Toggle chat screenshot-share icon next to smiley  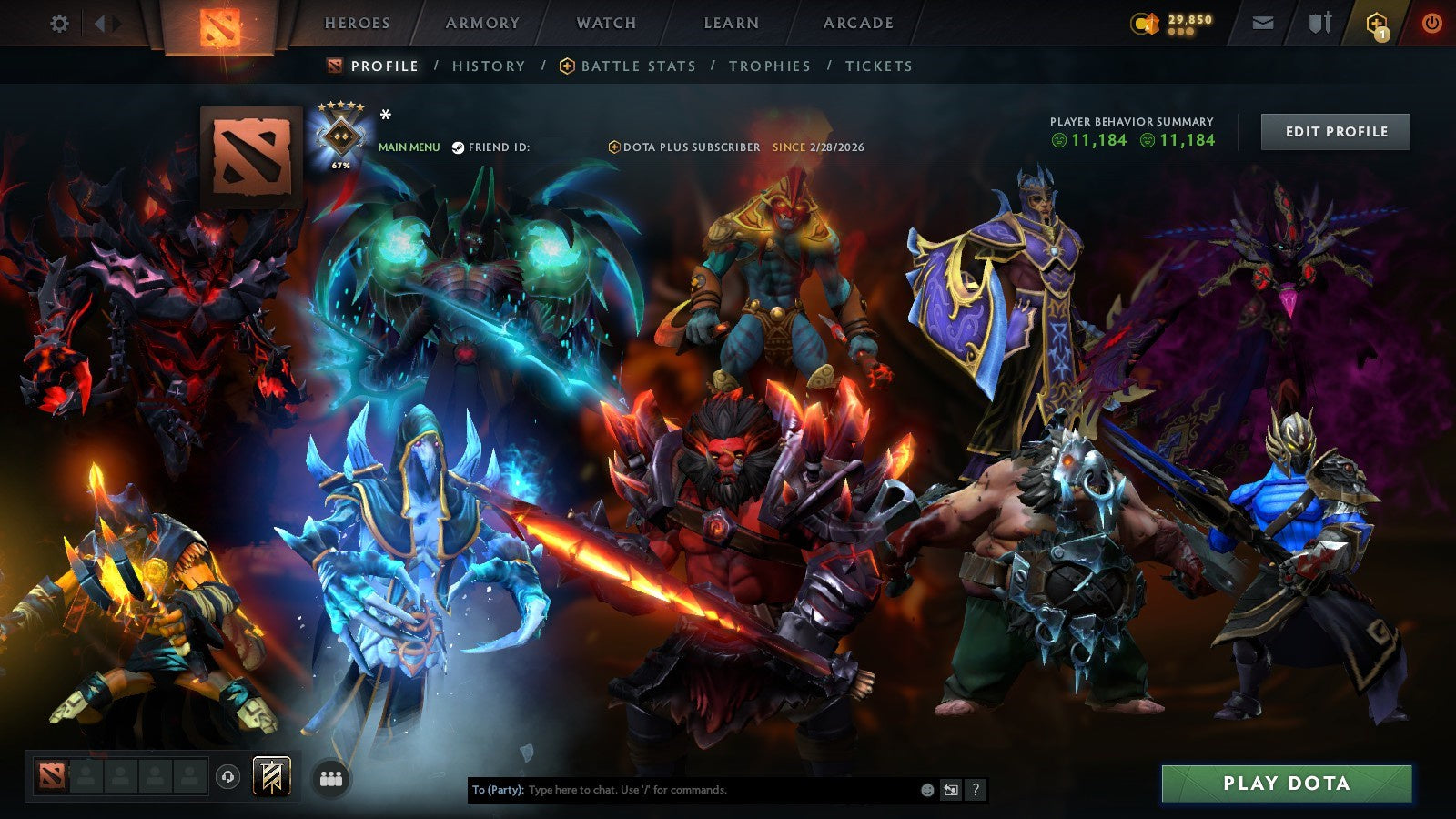pos(952,792)
